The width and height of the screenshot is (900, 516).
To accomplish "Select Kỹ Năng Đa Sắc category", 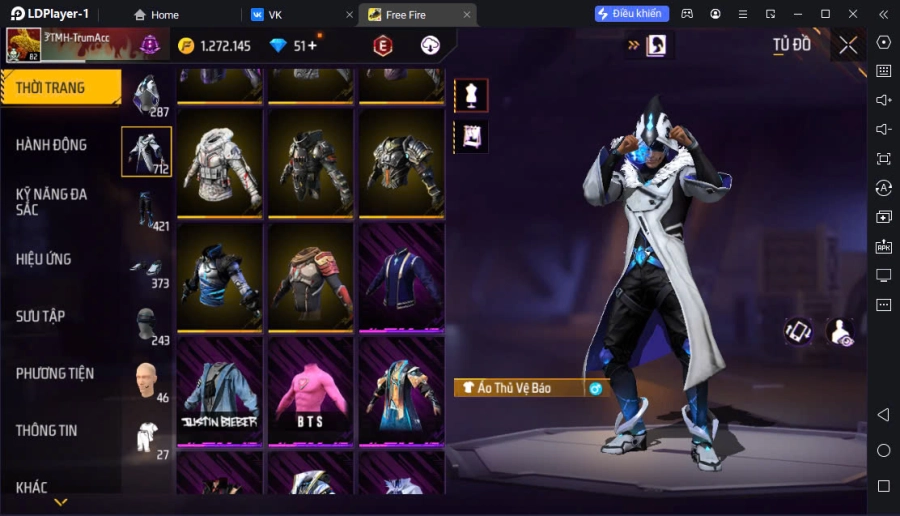I will pyautogui.click(x=52, y=201).
